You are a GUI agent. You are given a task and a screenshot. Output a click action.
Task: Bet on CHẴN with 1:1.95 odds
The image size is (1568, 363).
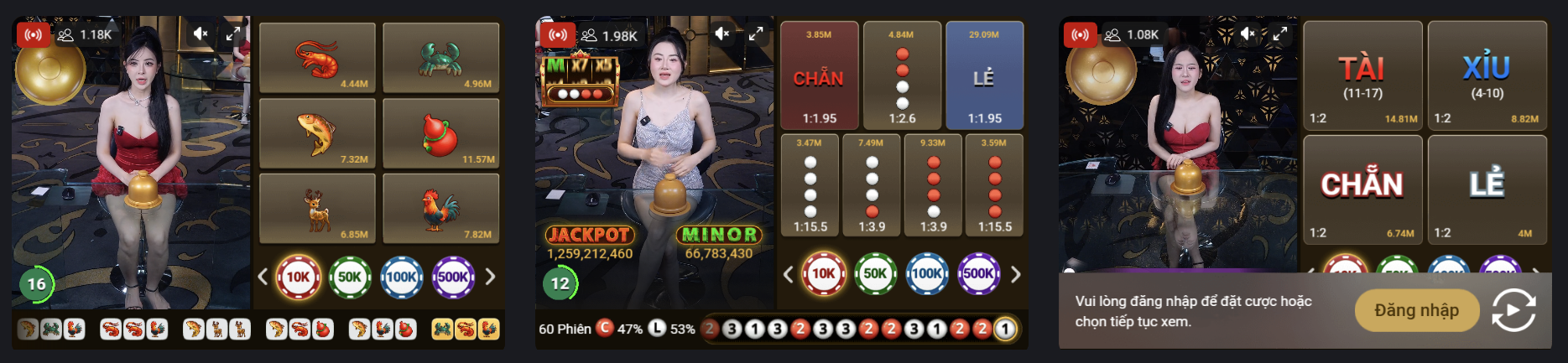(819, 76)
